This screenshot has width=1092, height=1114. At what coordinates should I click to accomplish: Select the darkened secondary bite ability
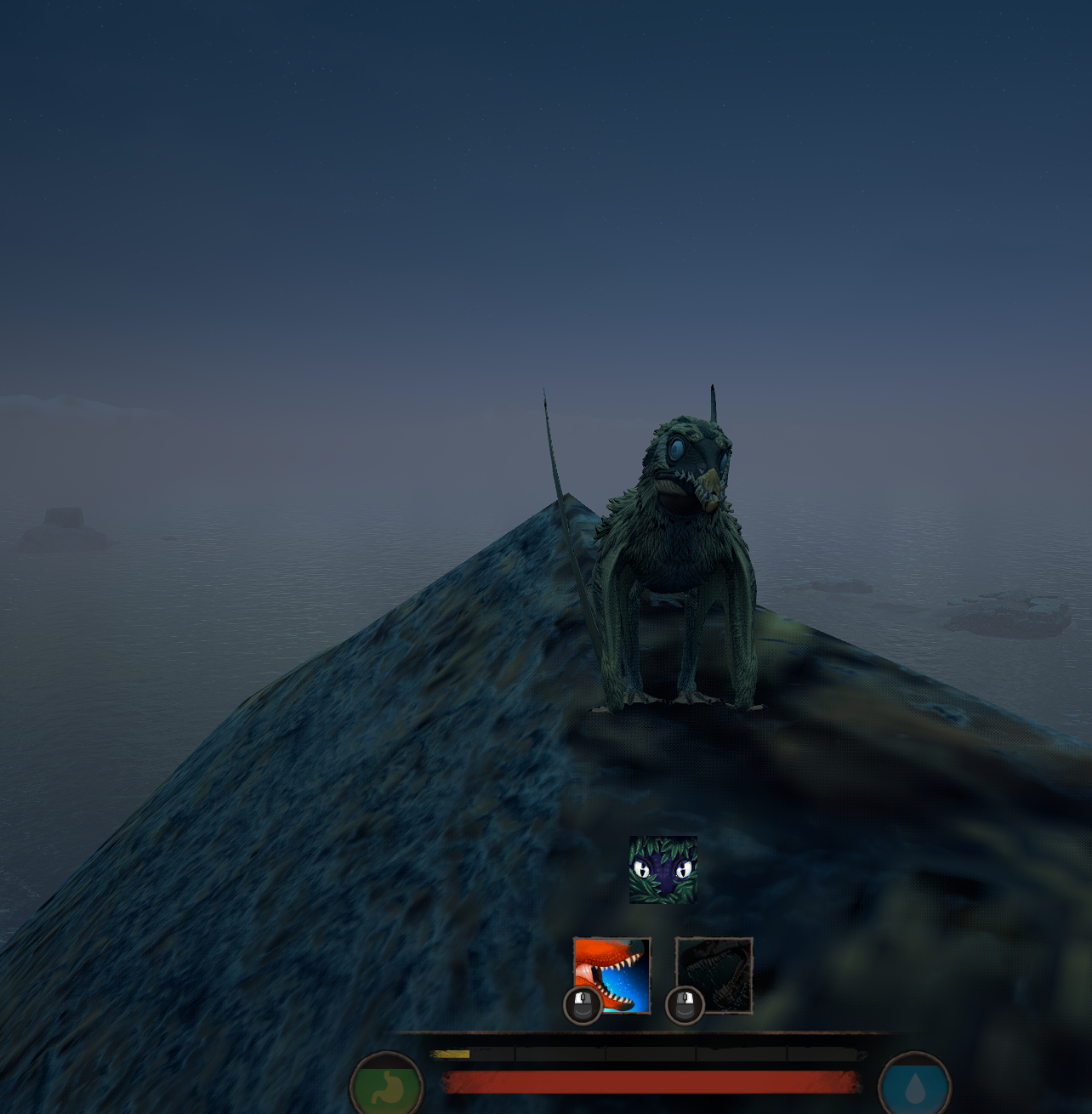click(714, 975)
